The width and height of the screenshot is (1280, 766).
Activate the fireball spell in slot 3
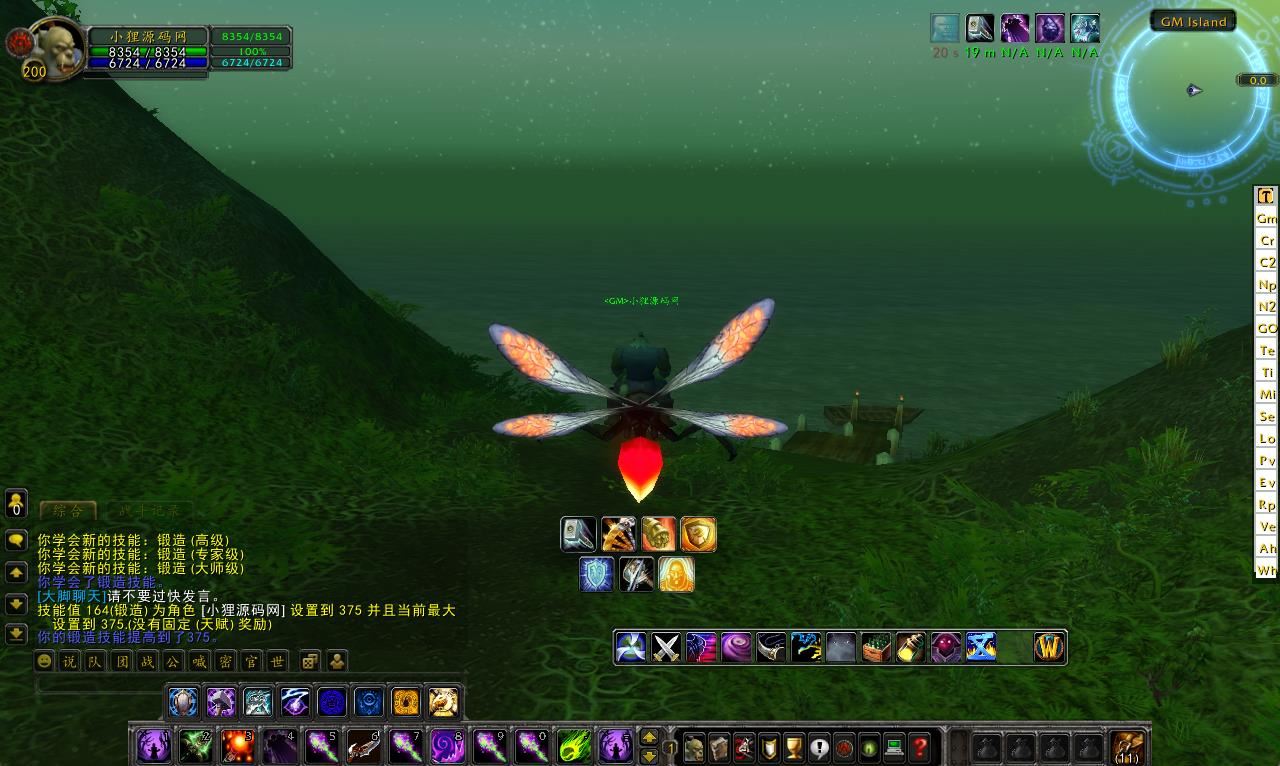(238, 746)
